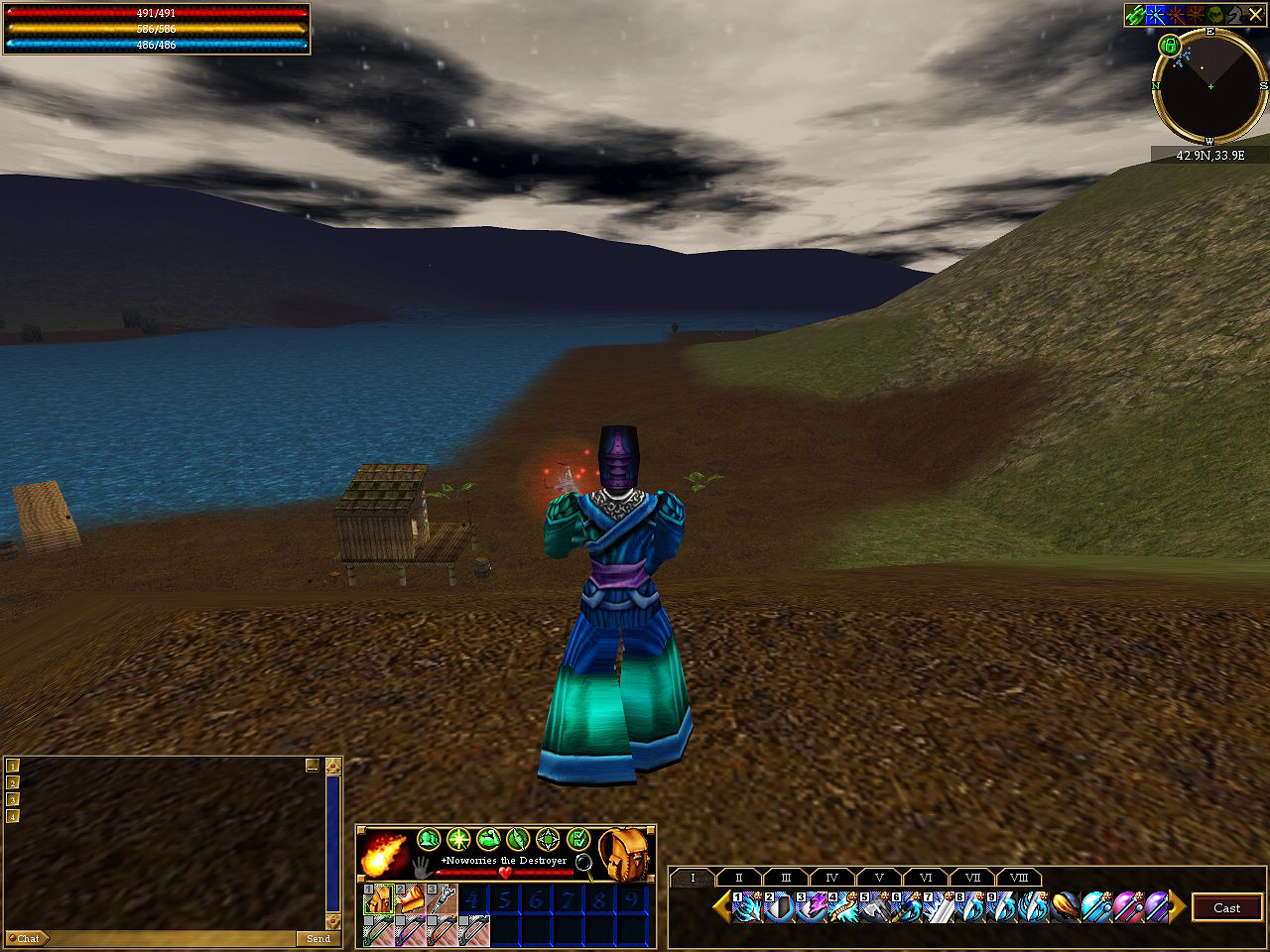
Task: Click the grey chess knight icon
Action: point(1235,15)
